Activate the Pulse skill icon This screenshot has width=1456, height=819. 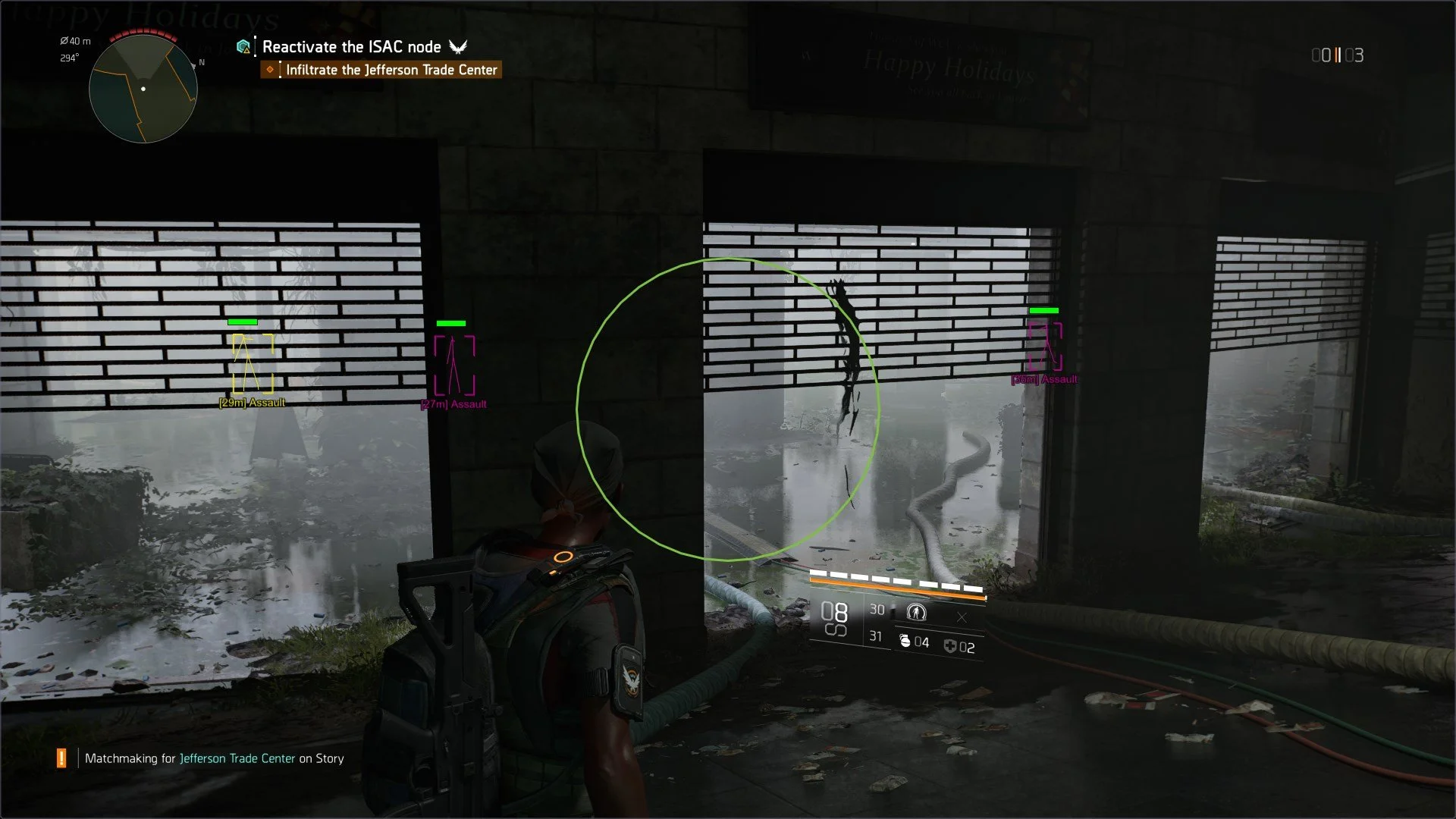click(x=916, y=611)
